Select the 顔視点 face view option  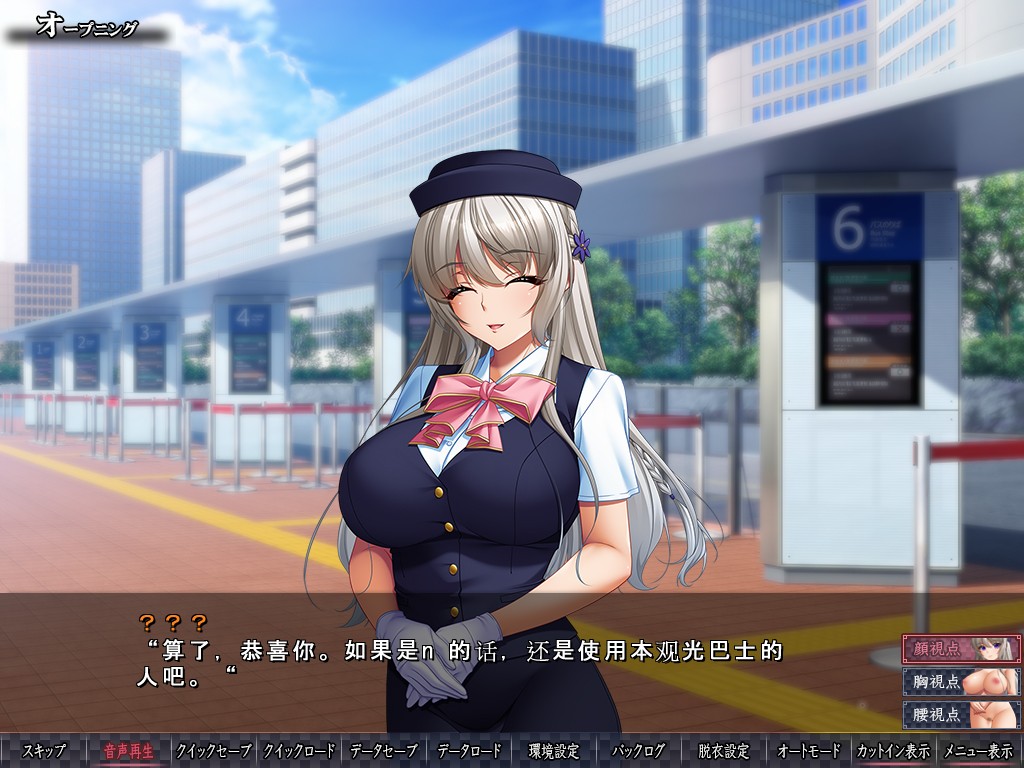[961, 649]
